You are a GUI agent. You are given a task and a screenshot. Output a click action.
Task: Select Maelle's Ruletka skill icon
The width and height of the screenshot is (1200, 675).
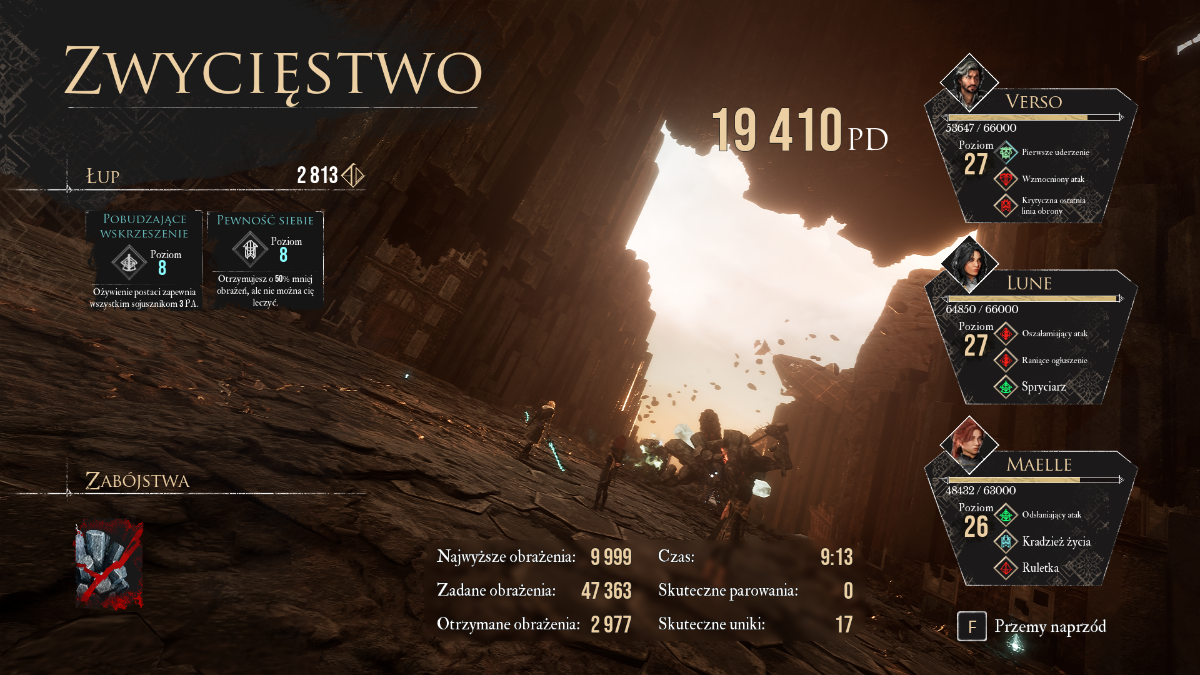tap(1007, 568)
